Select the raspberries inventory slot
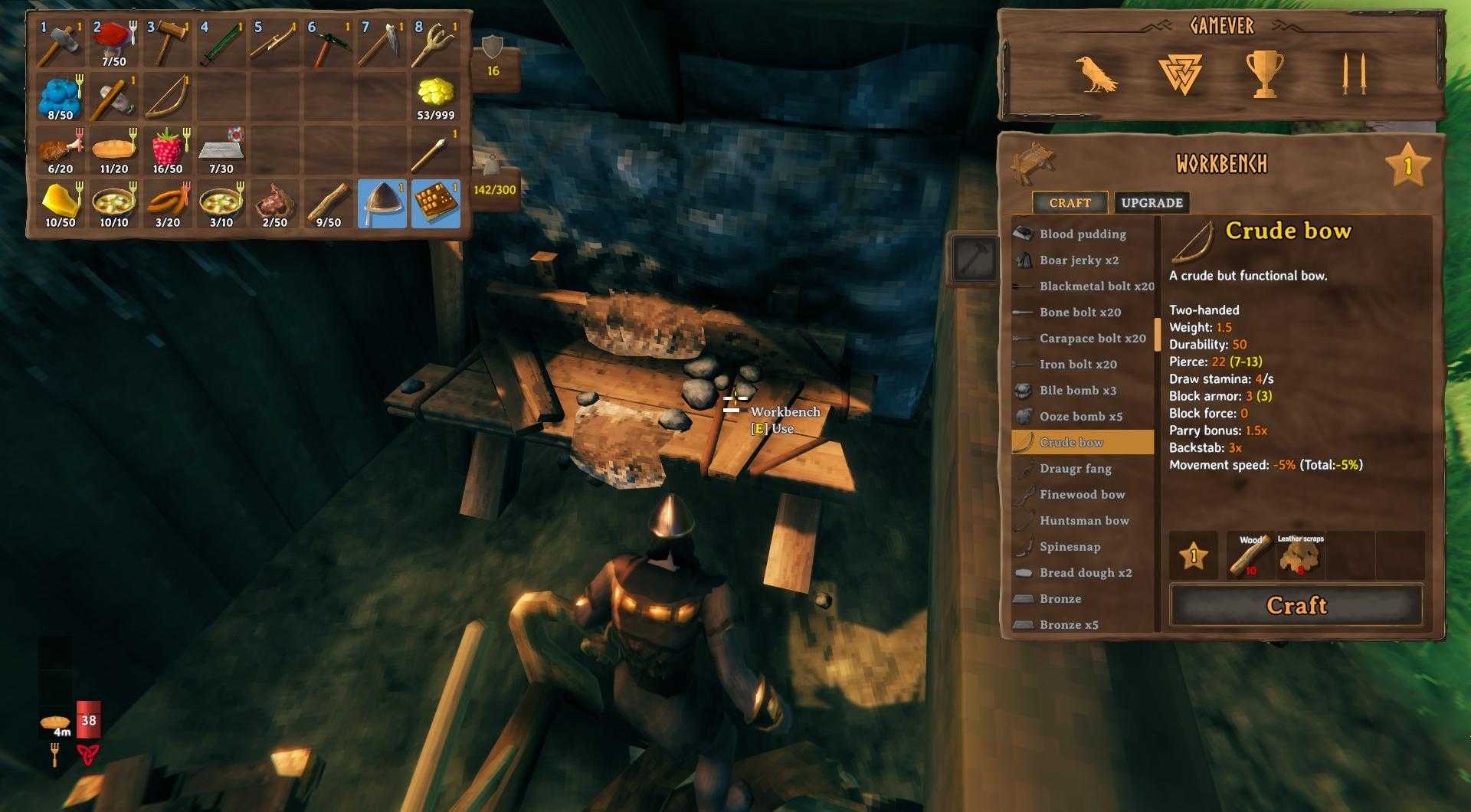This screenshot has width=1471, height=812. (168, 150)
